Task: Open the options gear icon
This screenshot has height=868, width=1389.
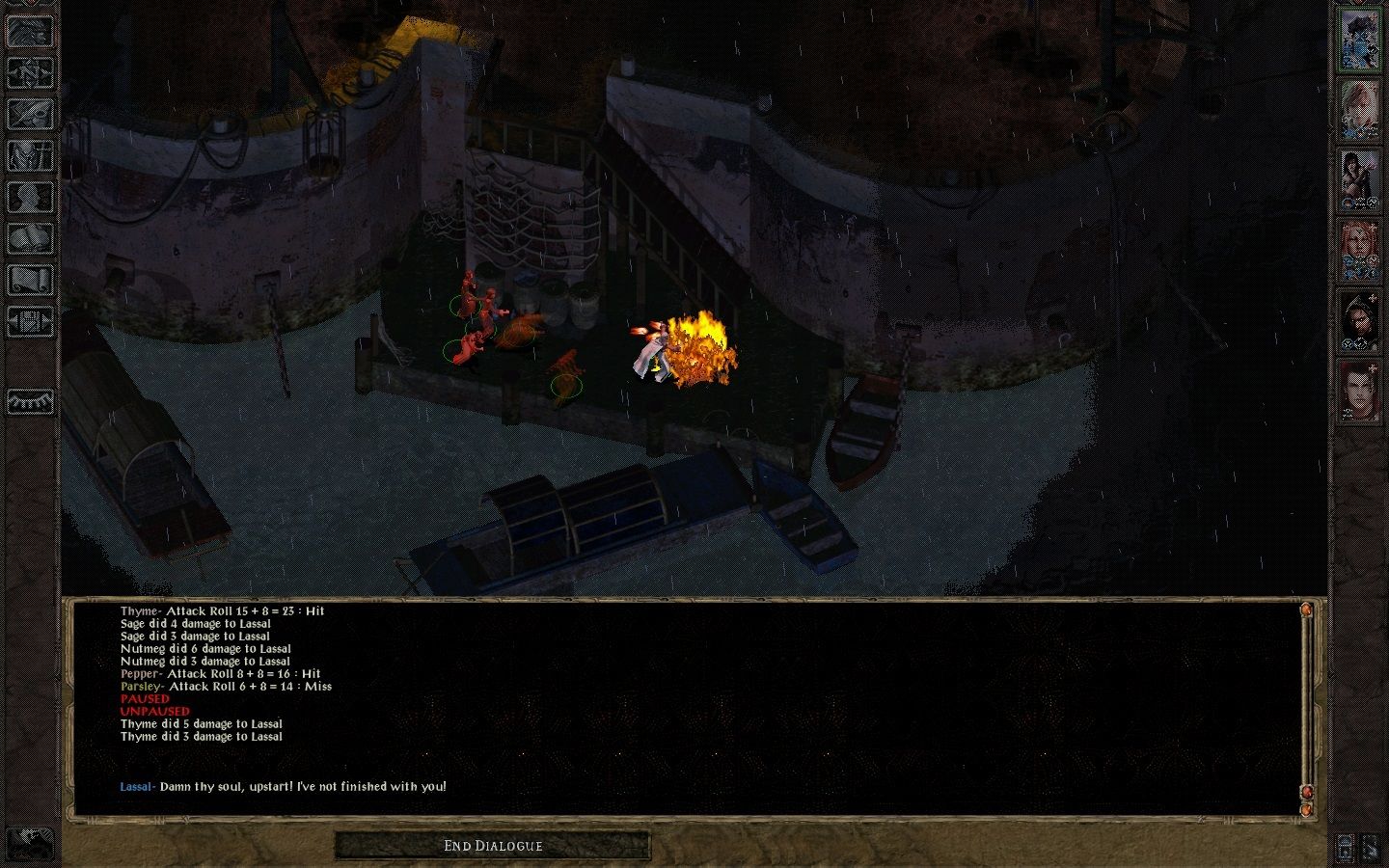Action: pos(30,322)
